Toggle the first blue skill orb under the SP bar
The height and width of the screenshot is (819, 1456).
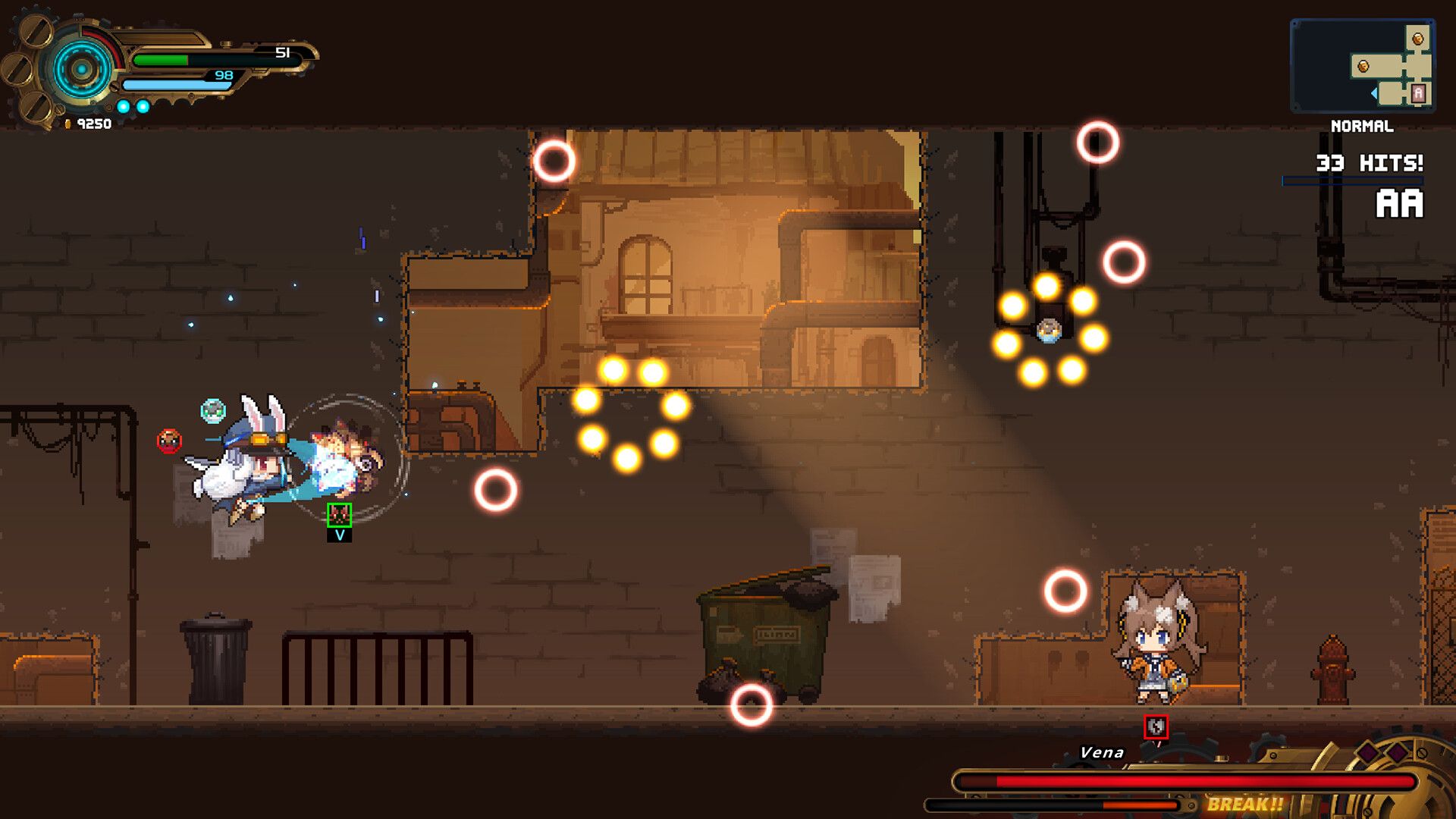(x=124, y=106)
